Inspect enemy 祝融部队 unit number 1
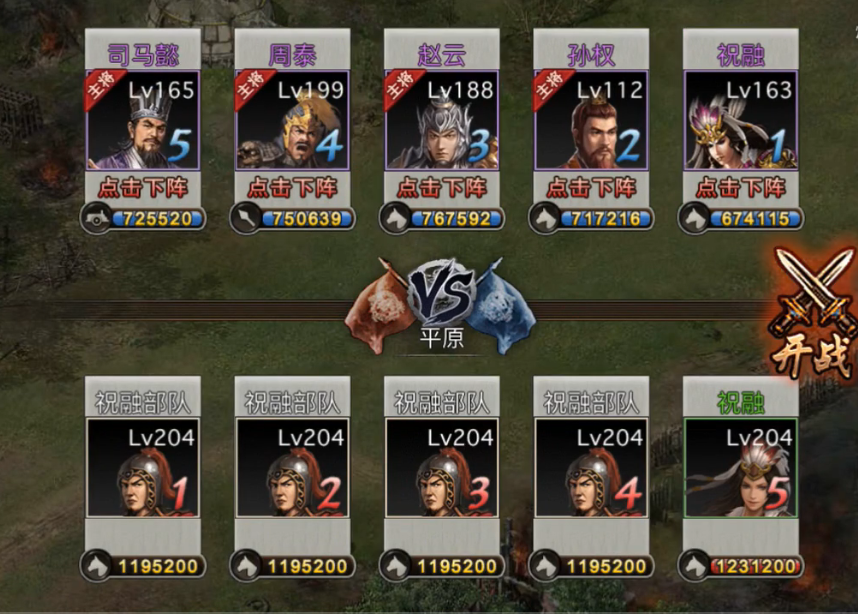Screen dimensions: 858x614 click(143, 468)
